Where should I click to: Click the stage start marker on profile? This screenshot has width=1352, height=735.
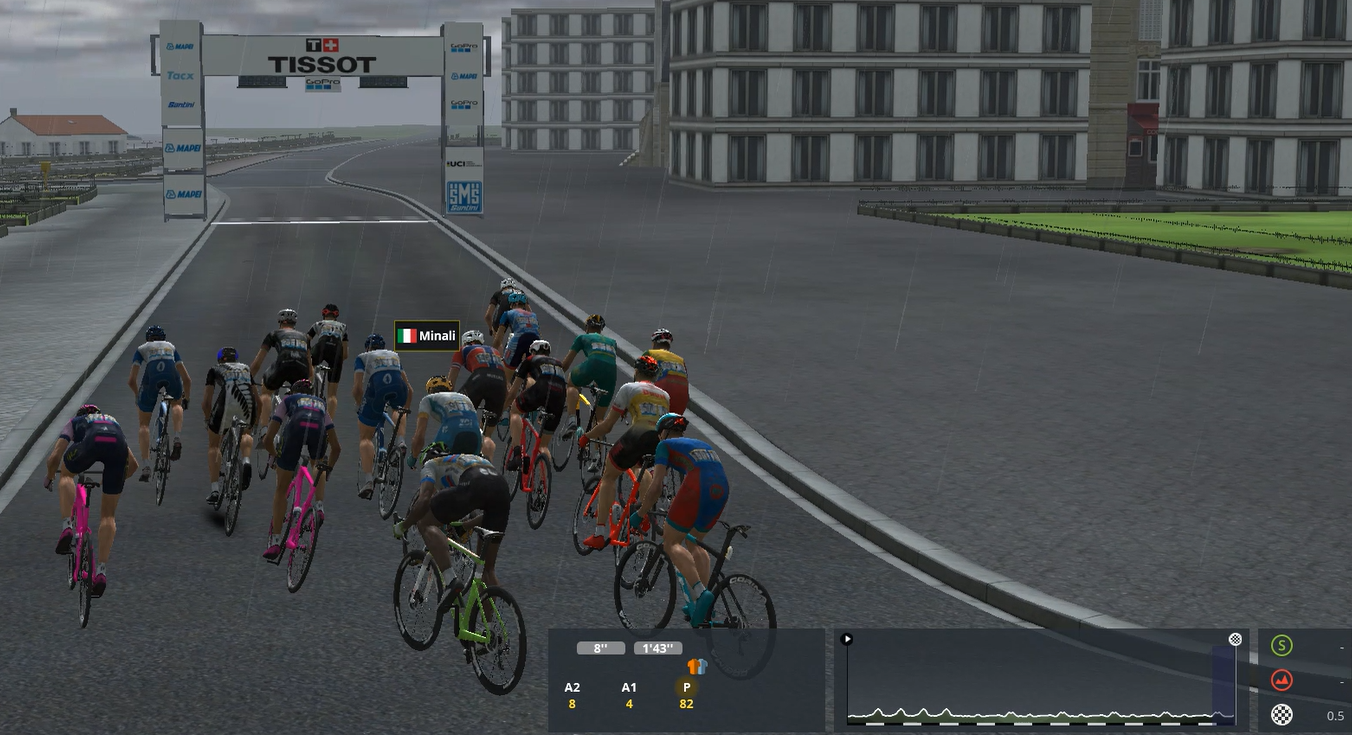click(x=847, y=639)
